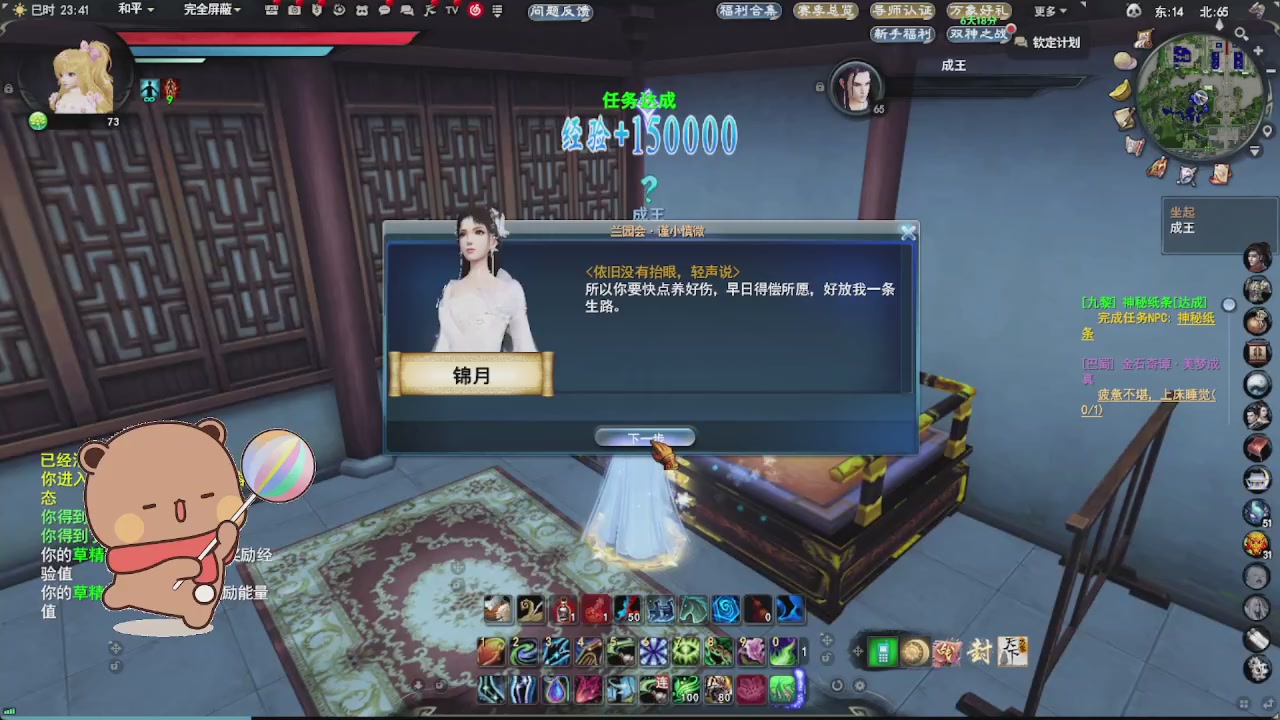Open the chat bubble icon in the top toolbar
The height and width of the screenshot is (720, 1280).
(x=385, y=11)
